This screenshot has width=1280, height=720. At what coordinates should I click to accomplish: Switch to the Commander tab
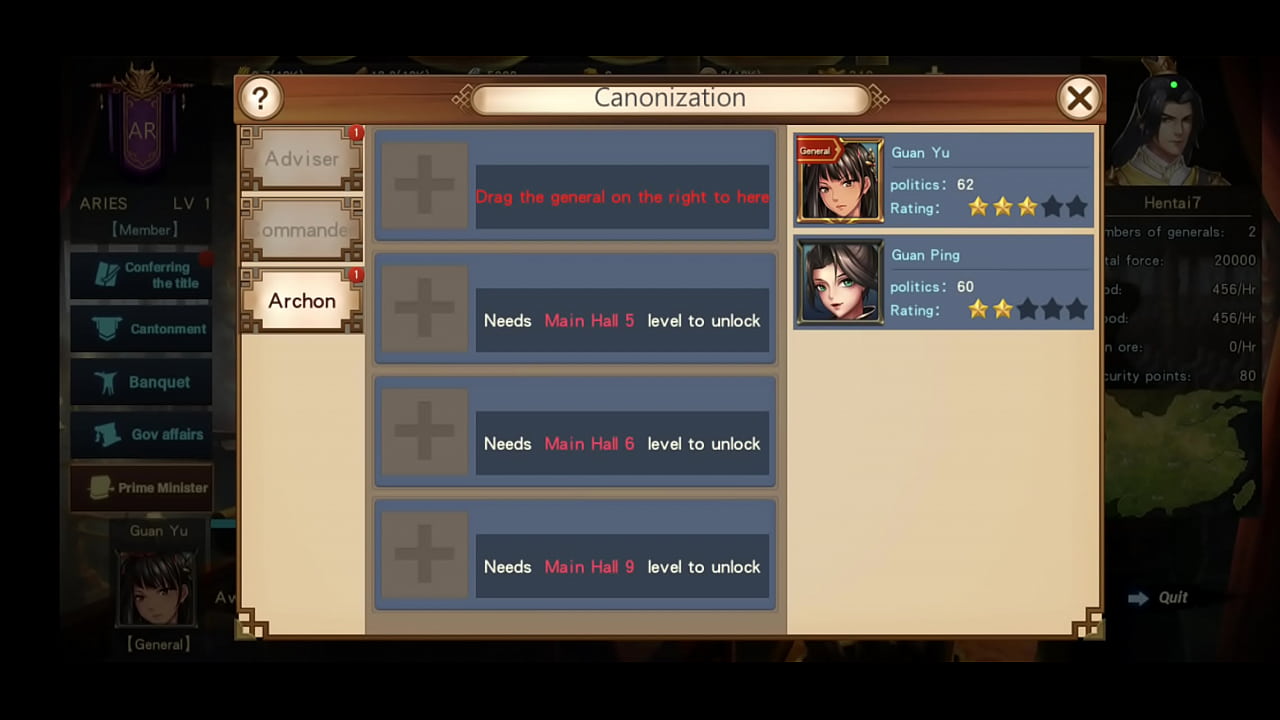click(x=301, y=230)
